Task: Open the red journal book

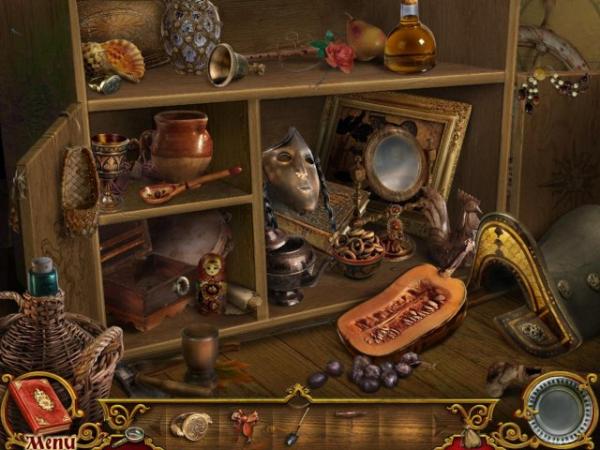Action: pos(40,402)
